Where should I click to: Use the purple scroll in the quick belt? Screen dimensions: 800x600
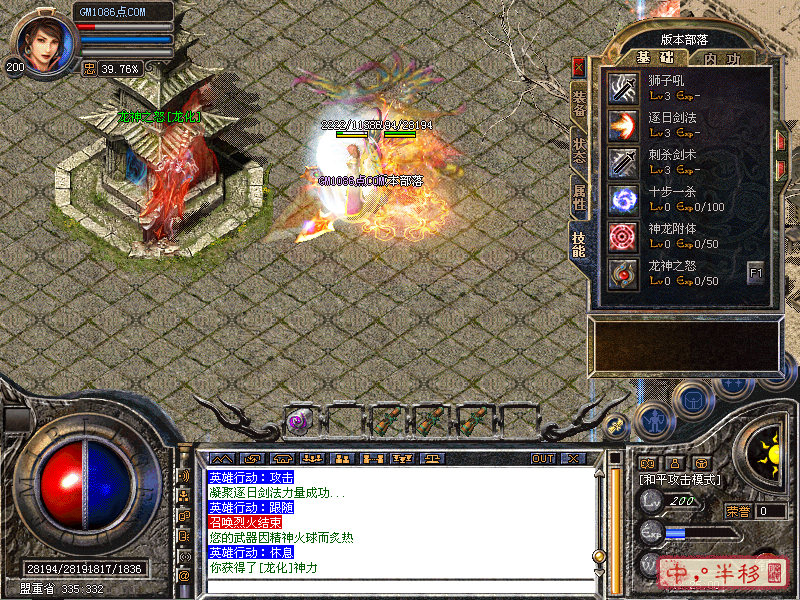tap(298, 421)
